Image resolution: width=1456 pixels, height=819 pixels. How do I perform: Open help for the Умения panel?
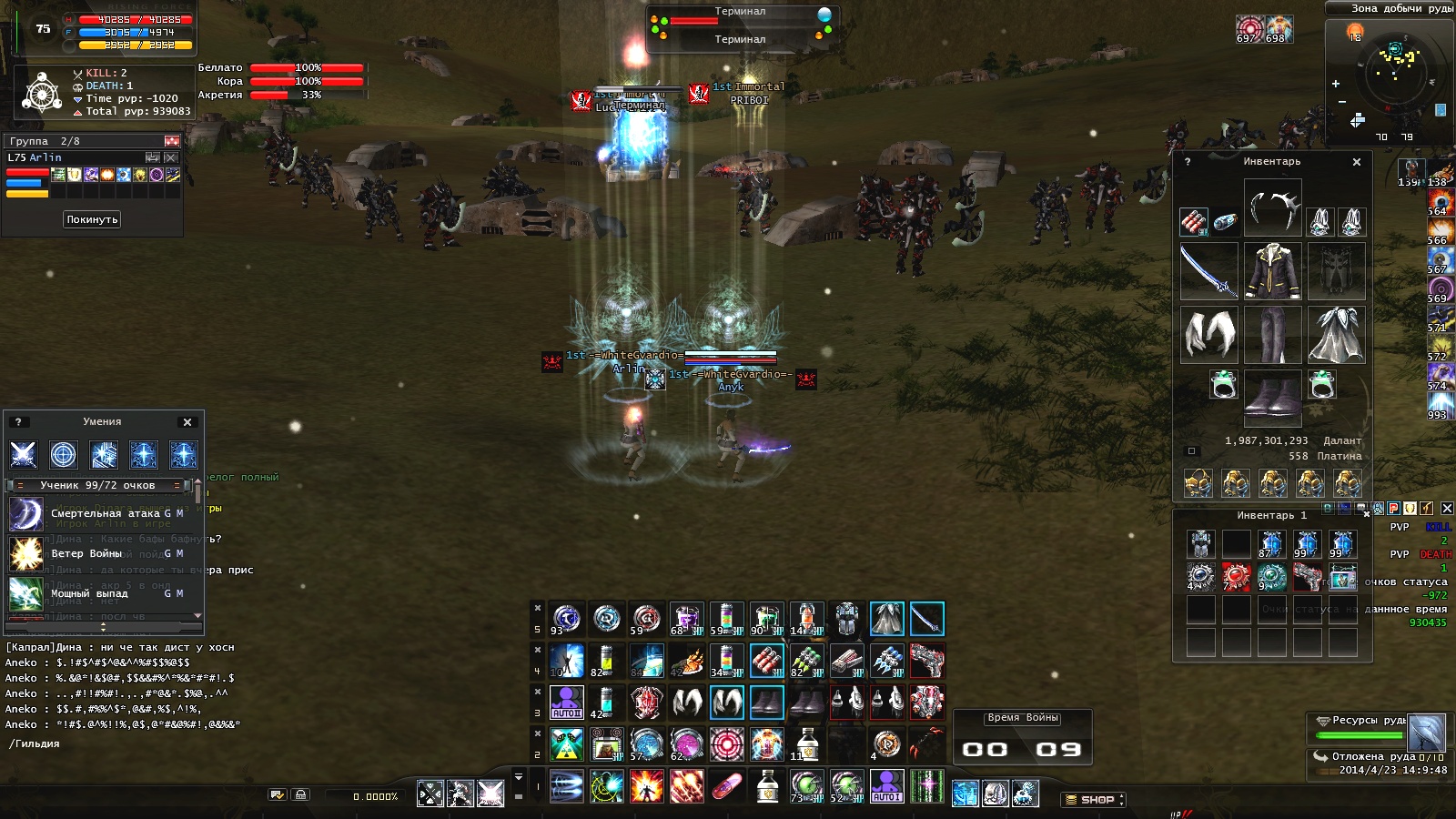pos(18,422)
